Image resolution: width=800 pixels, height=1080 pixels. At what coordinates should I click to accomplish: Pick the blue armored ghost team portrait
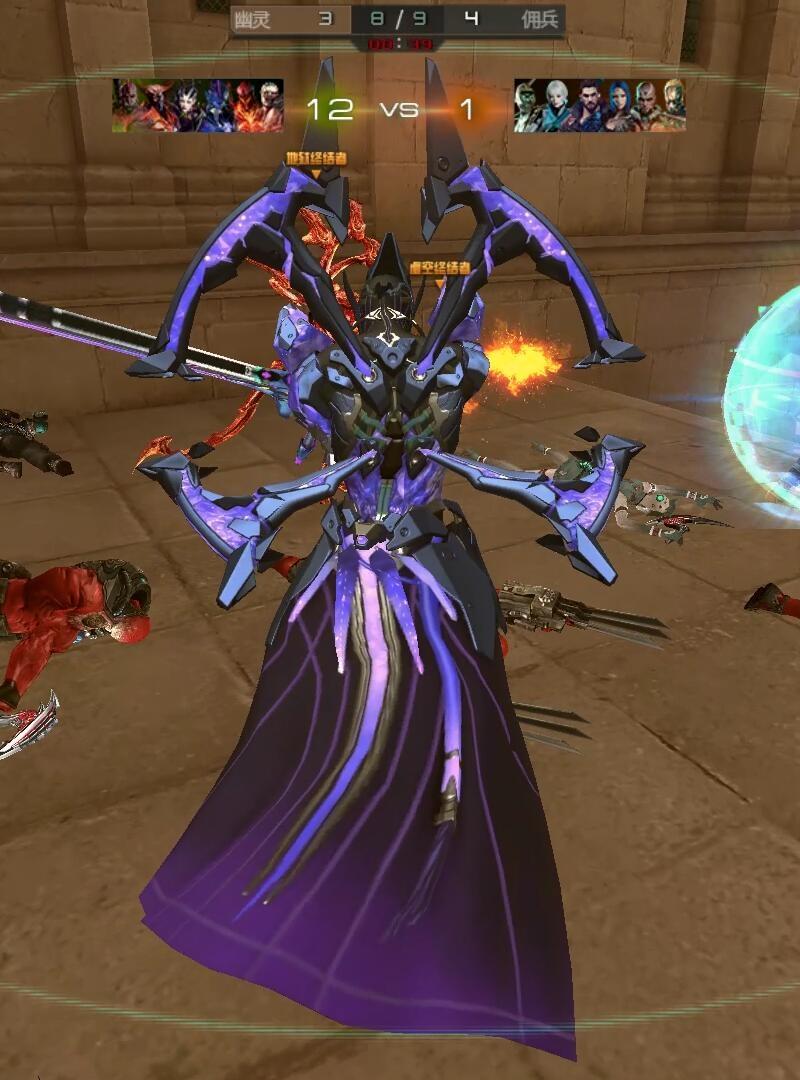point(215,106)
